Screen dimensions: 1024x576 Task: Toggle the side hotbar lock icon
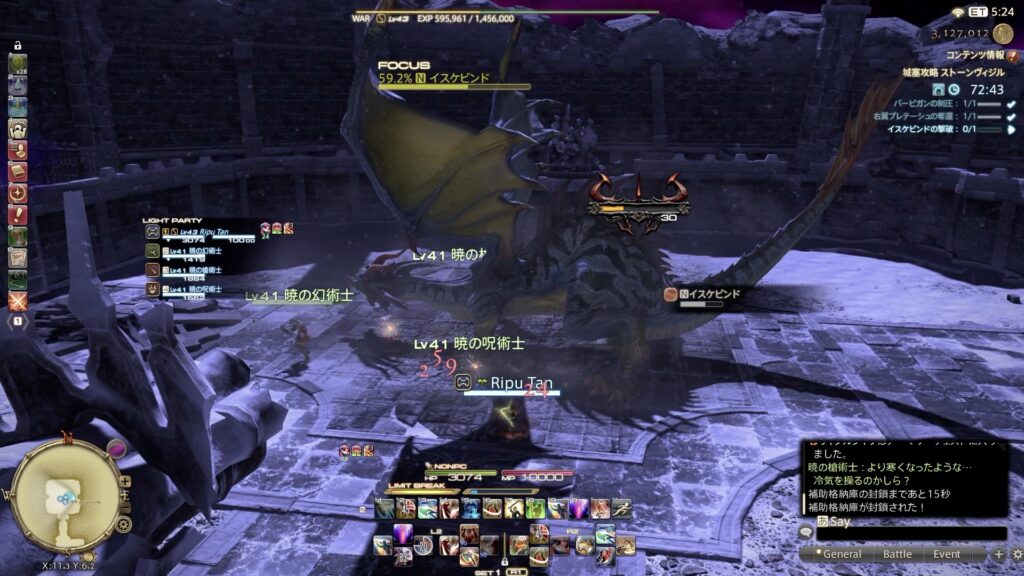point(17,46)
